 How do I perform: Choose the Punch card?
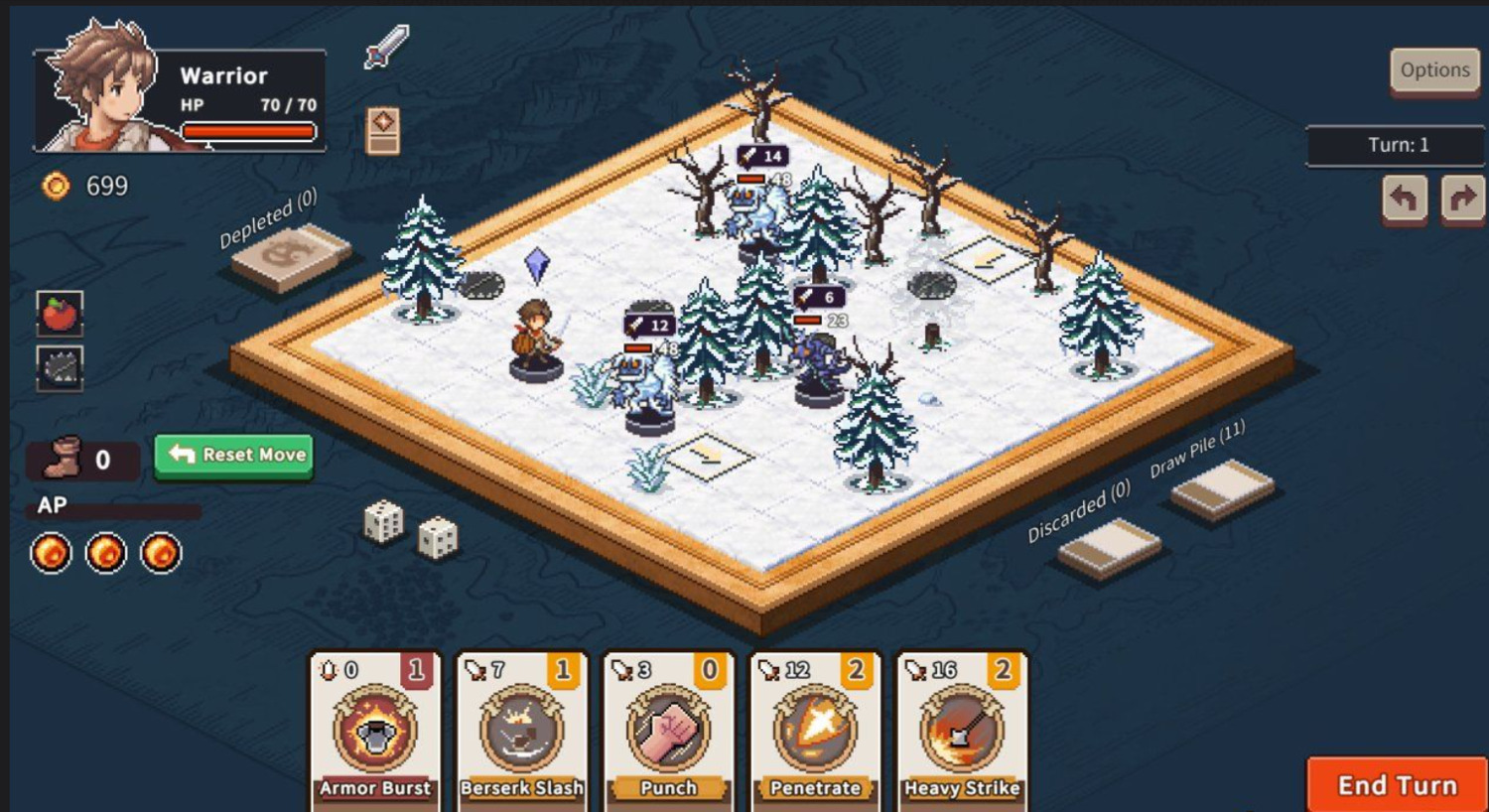coord(668,732)
